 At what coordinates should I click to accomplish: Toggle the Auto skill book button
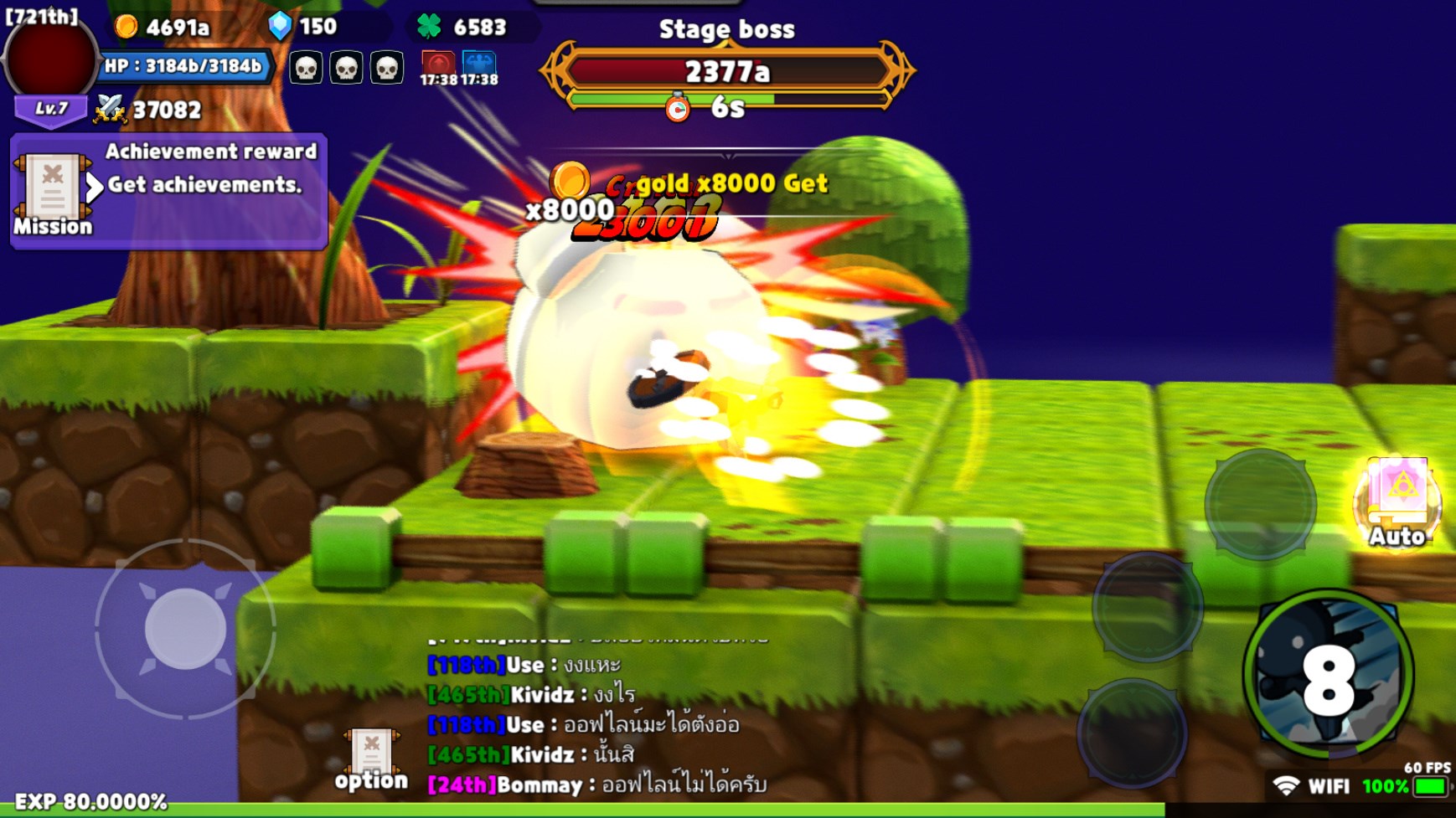tap(1397, 501)
